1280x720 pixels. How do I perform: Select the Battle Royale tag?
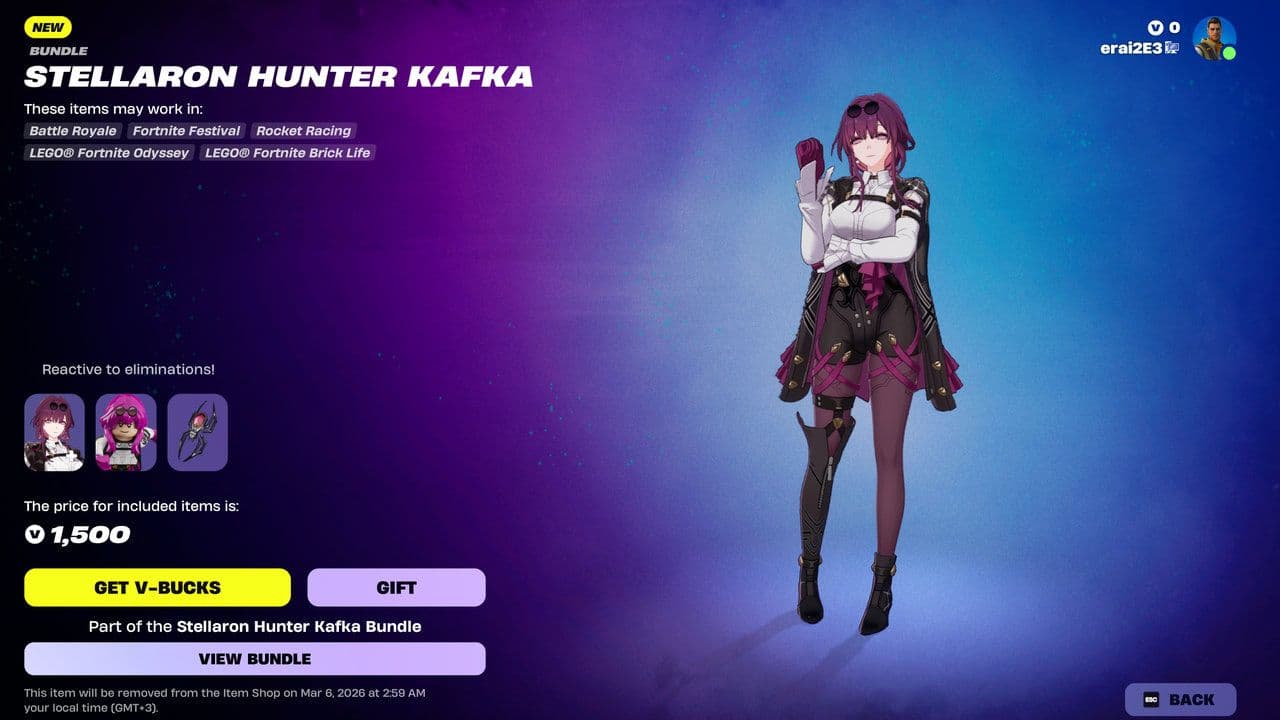72,131
